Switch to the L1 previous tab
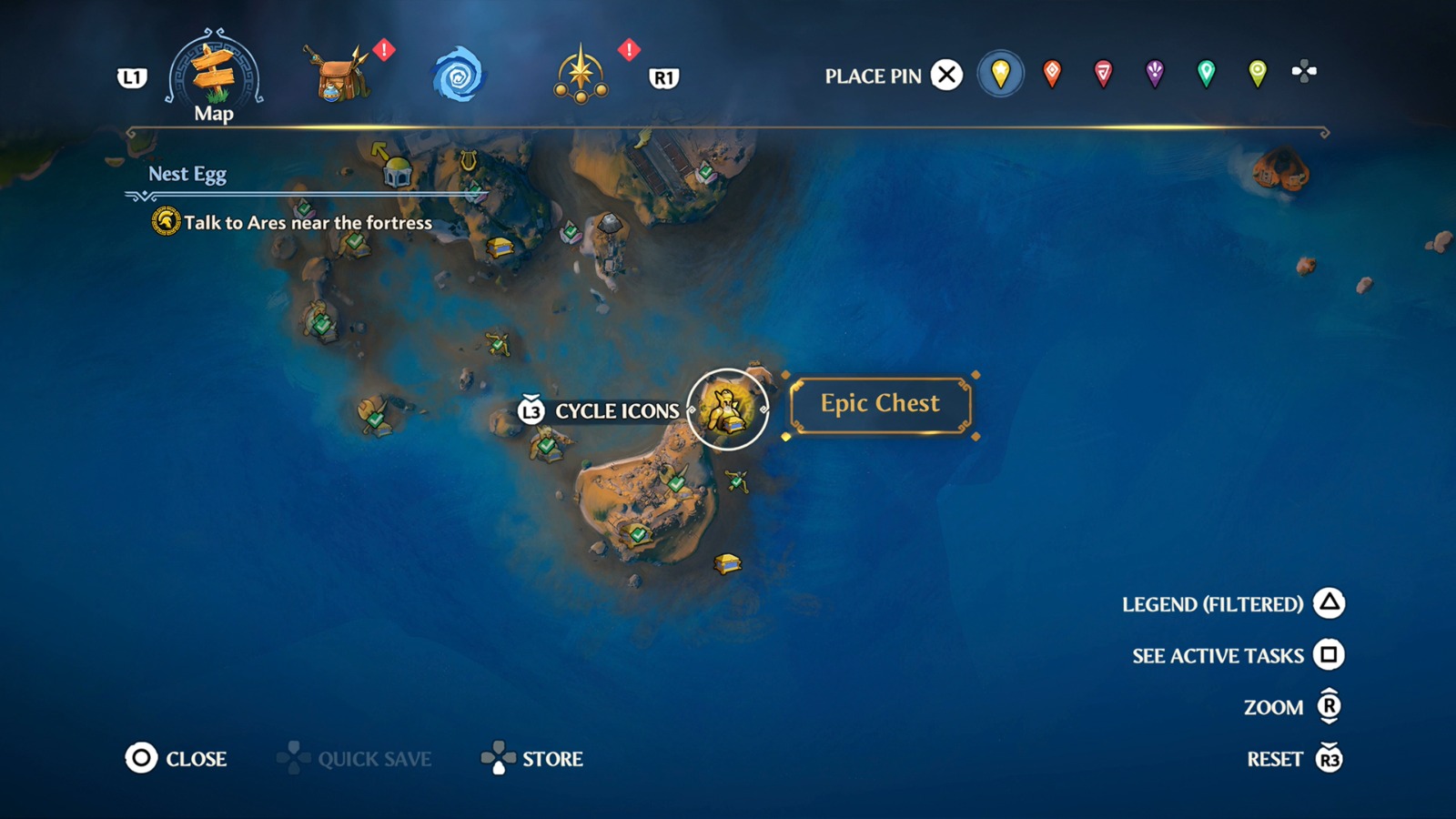Image resolution: width=1456 pixels, height=819 pixels. point(133,77)
